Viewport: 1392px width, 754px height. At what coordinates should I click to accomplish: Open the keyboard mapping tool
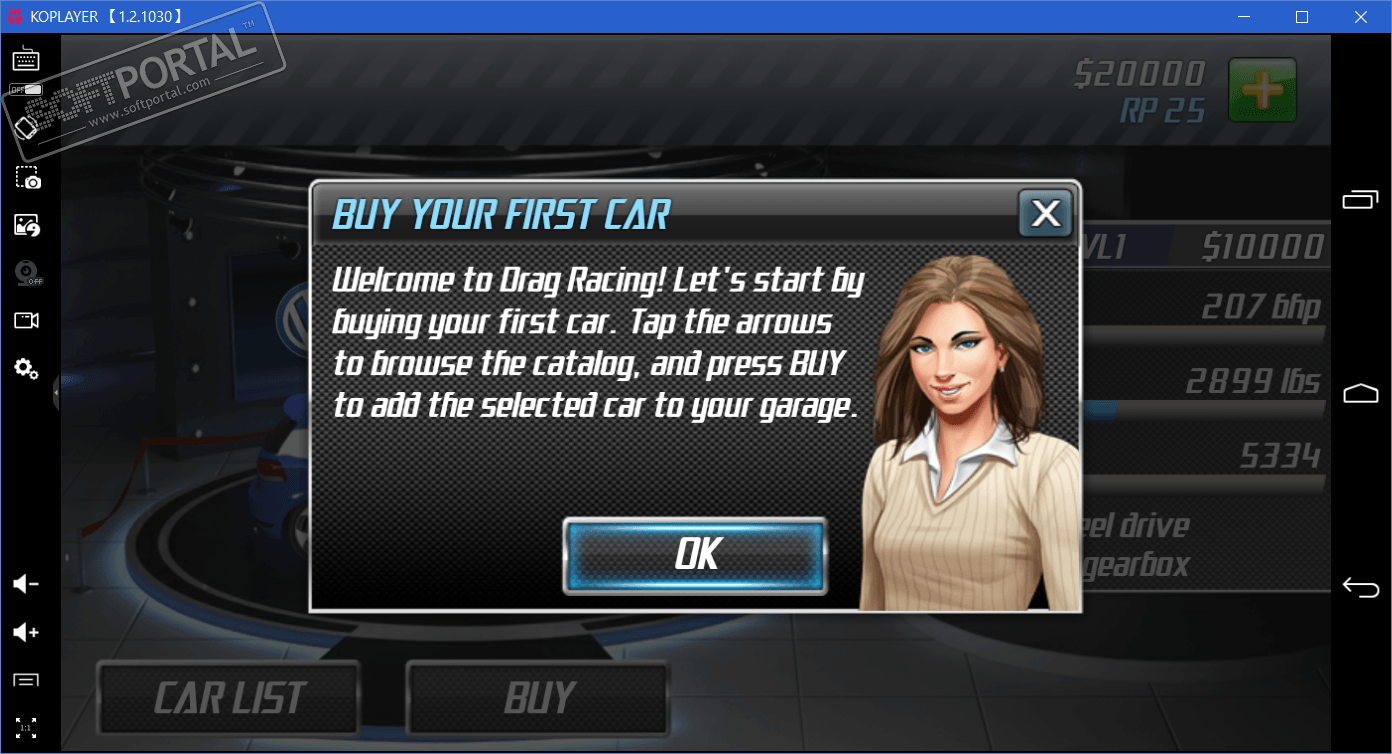click(26, 60)
